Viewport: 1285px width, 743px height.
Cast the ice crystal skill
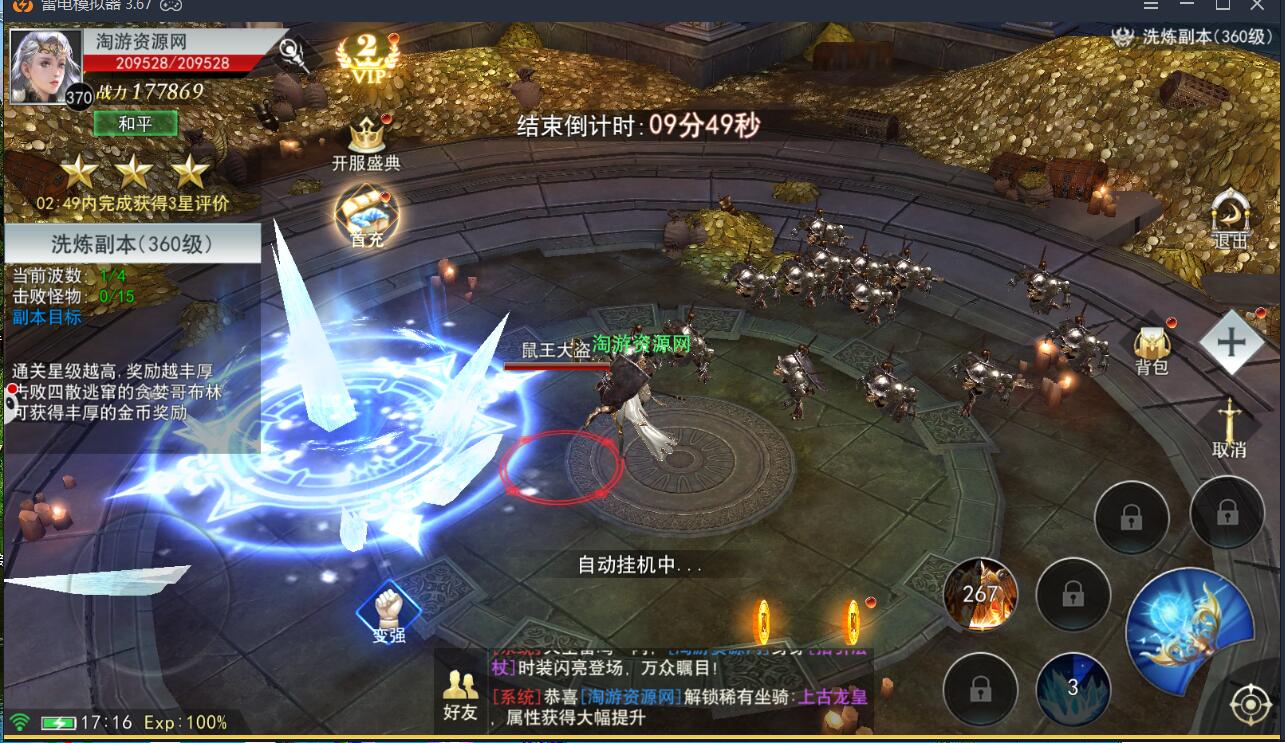click(x=1072, y=688)
